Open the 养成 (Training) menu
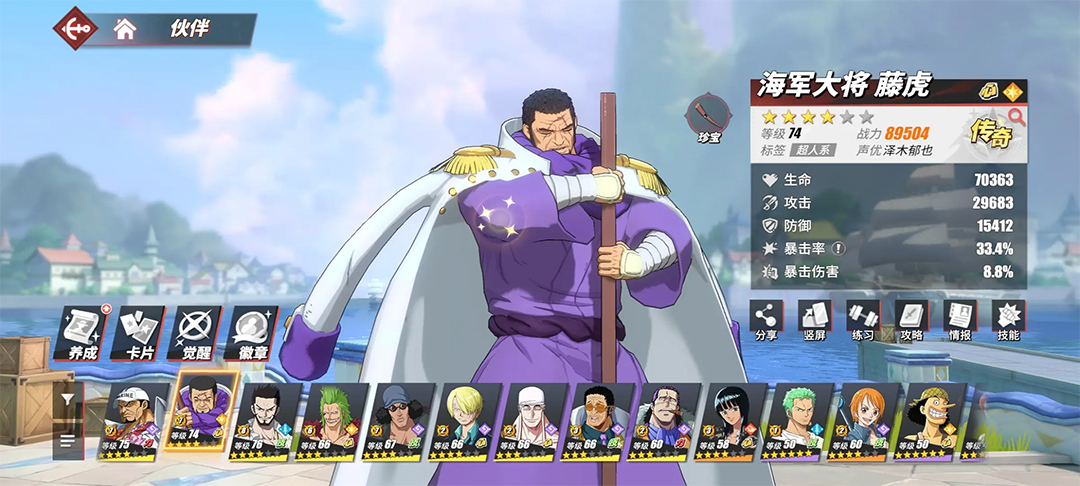The image size is (1080, 486). click(x=80, y=333)
